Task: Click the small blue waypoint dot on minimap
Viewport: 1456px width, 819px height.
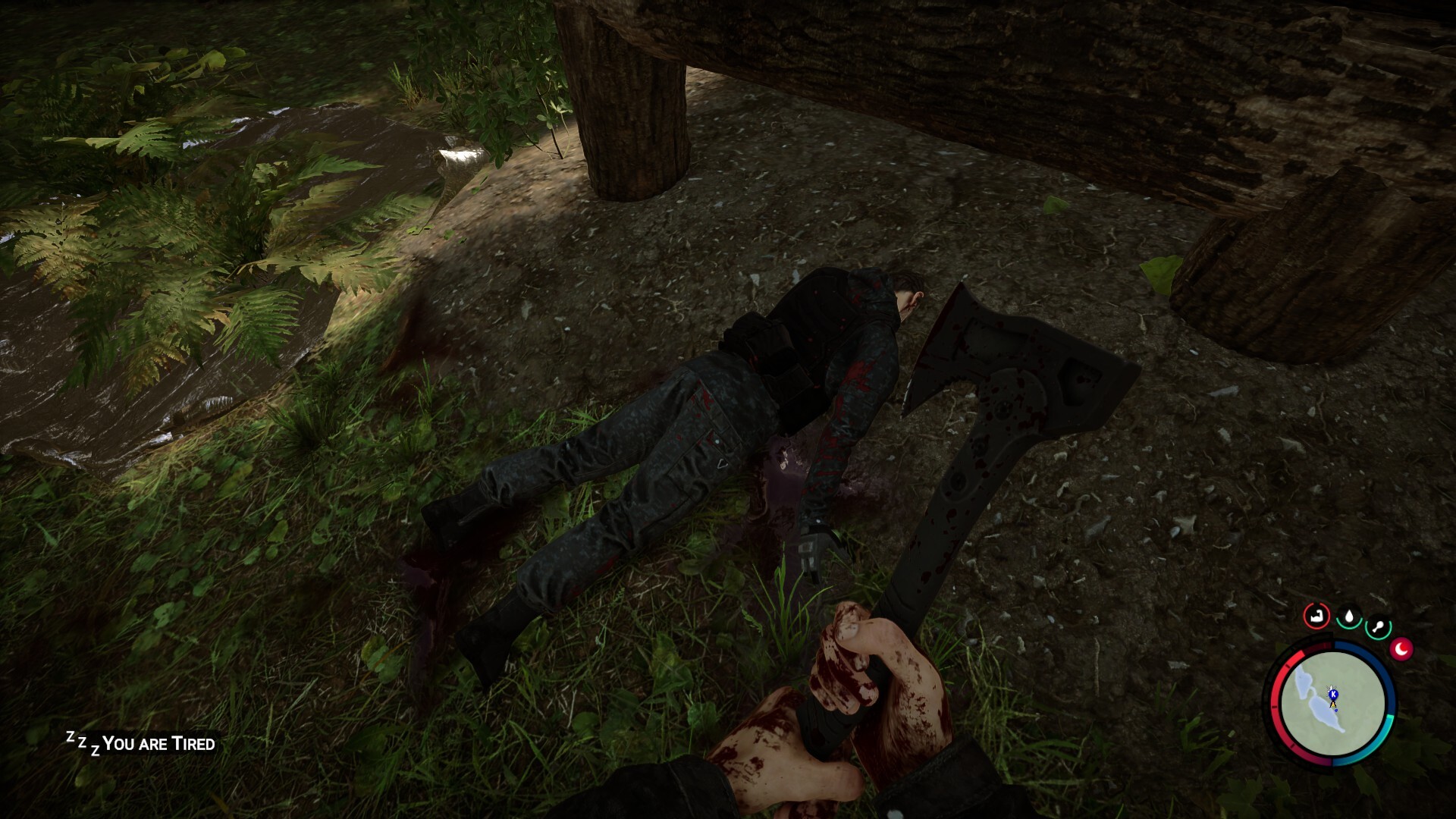Action: point(1336,710)
